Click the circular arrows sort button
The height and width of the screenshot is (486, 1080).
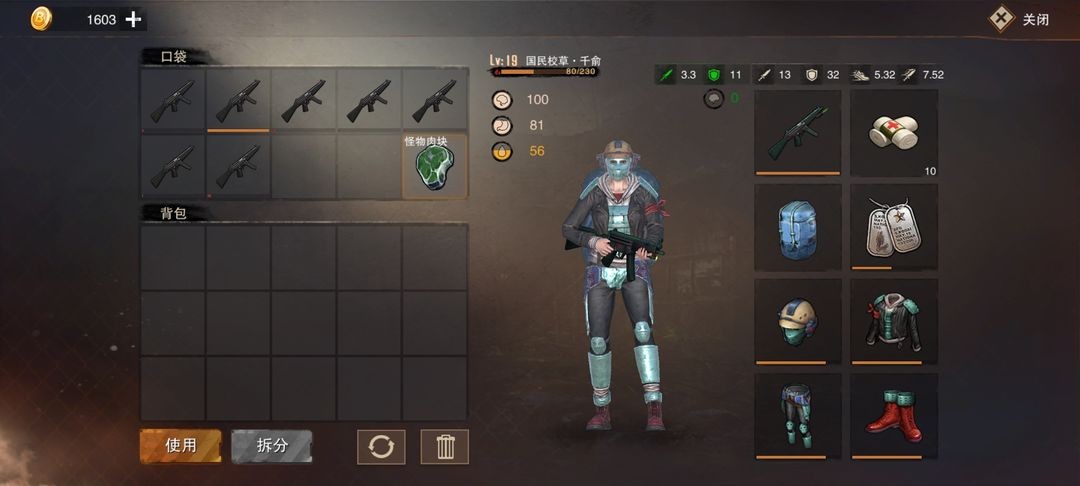[381, 446]
